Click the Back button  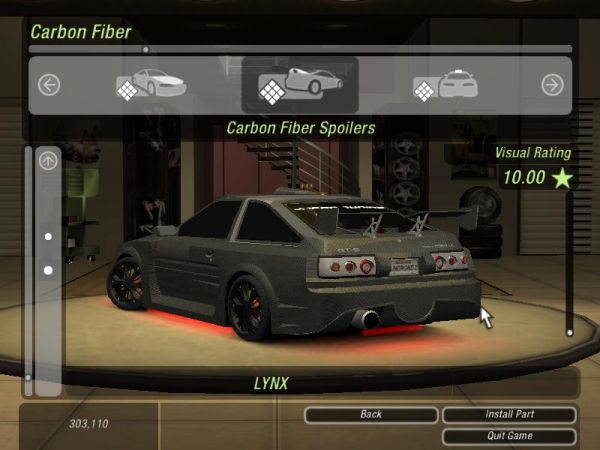[x=371, y=414]
